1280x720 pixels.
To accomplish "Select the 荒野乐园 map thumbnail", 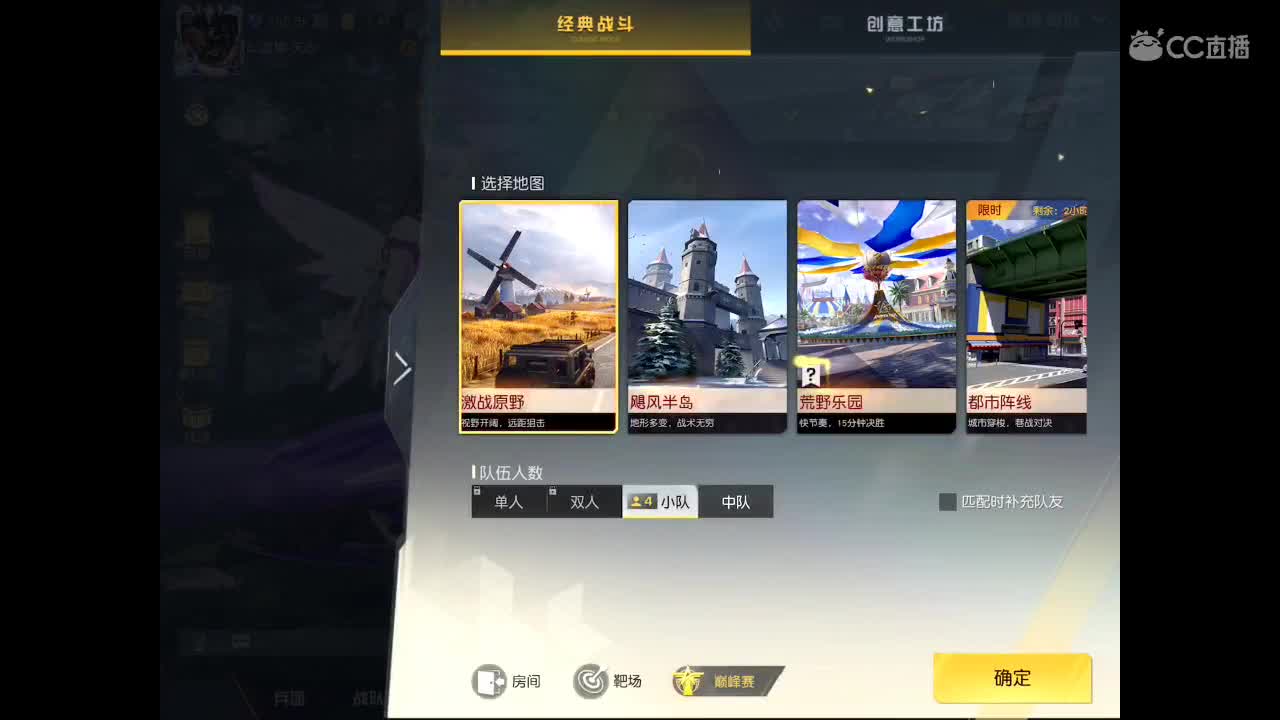I will point(877,300).
